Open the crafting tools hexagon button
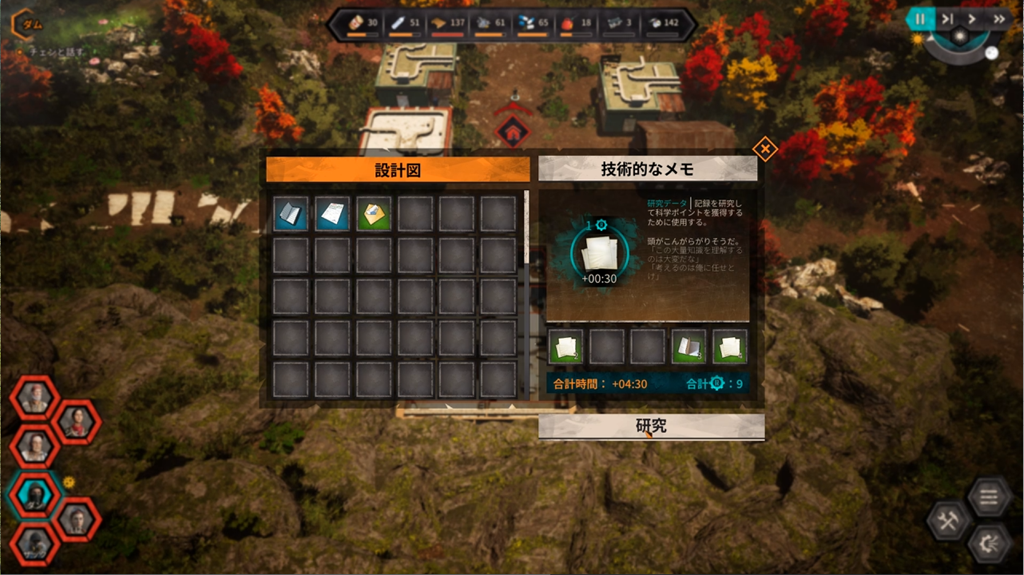1024x575 pixels. pos(946,520)
